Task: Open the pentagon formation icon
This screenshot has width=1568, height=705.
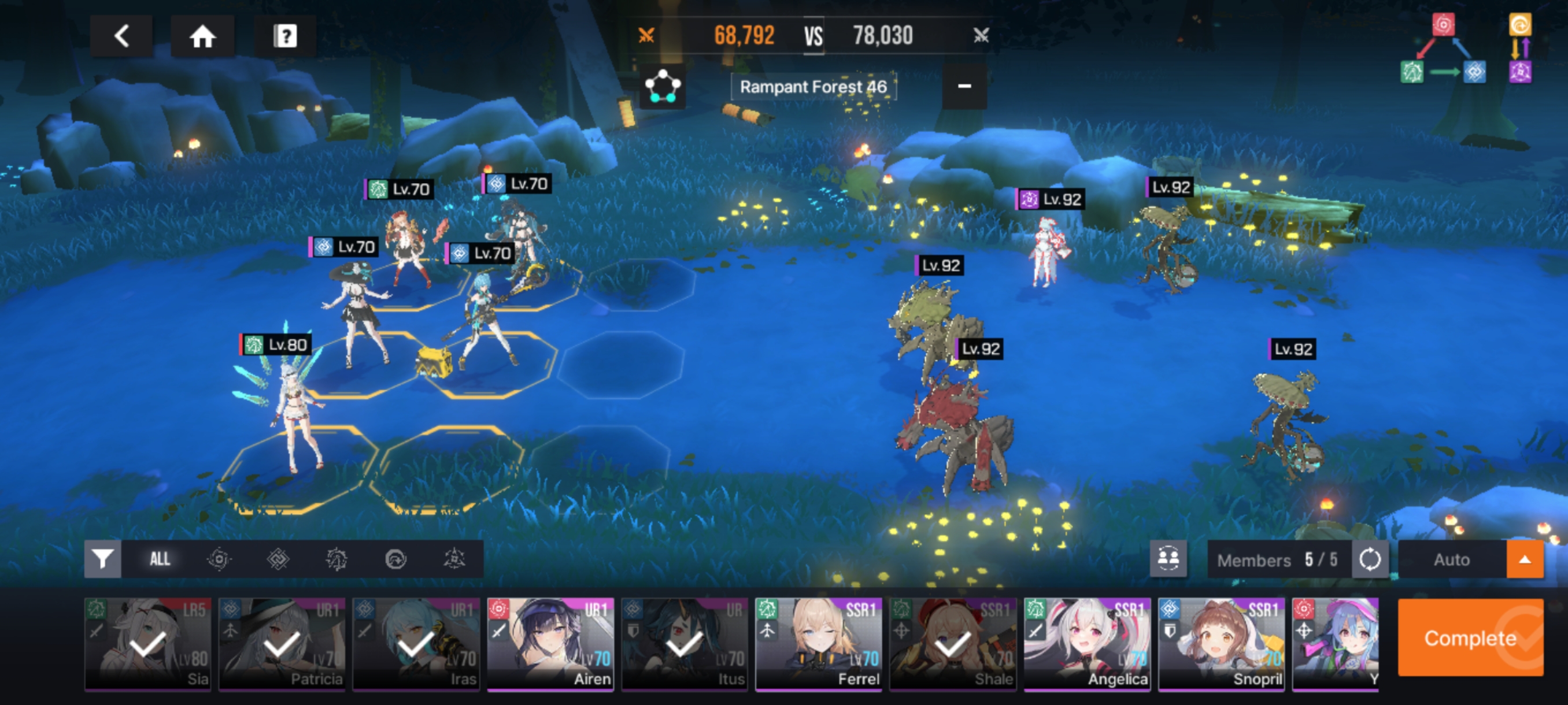Action: [662, 87]
